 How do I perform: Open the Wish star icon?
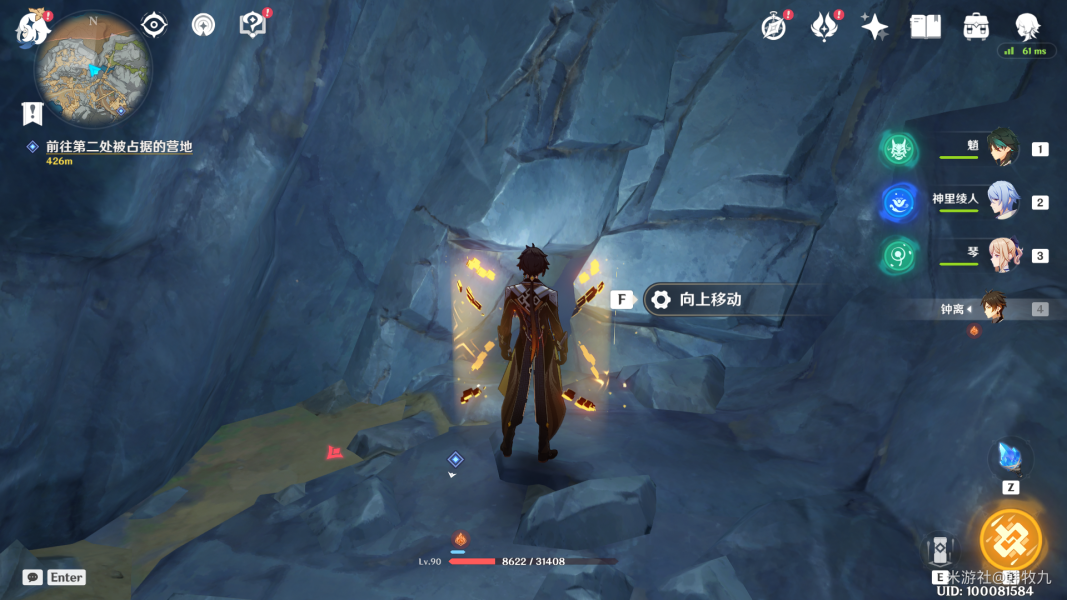click(875, 27)
